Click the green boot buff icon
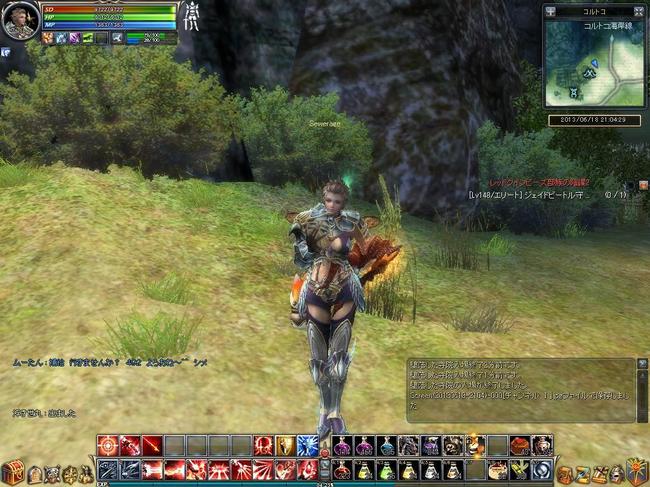650x487 pixels. point(88,38)
